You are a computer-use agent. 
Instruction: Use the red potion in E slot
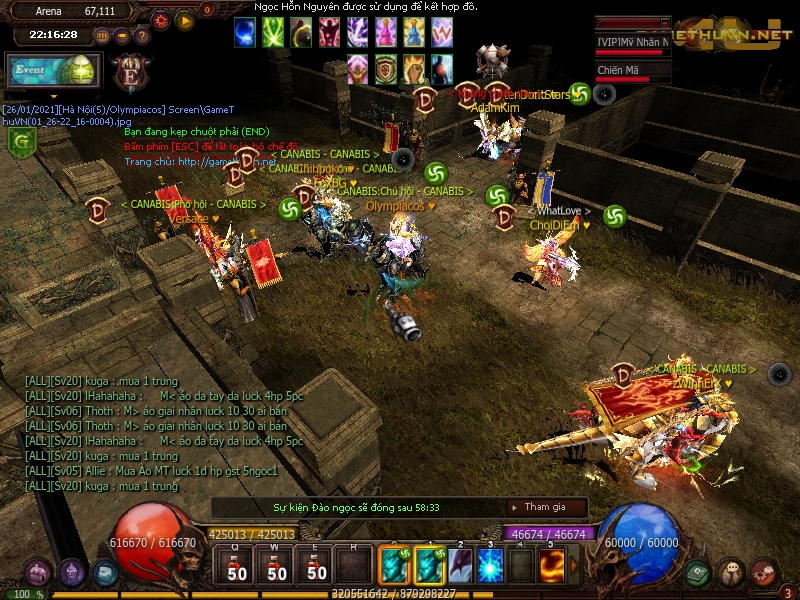317,566
